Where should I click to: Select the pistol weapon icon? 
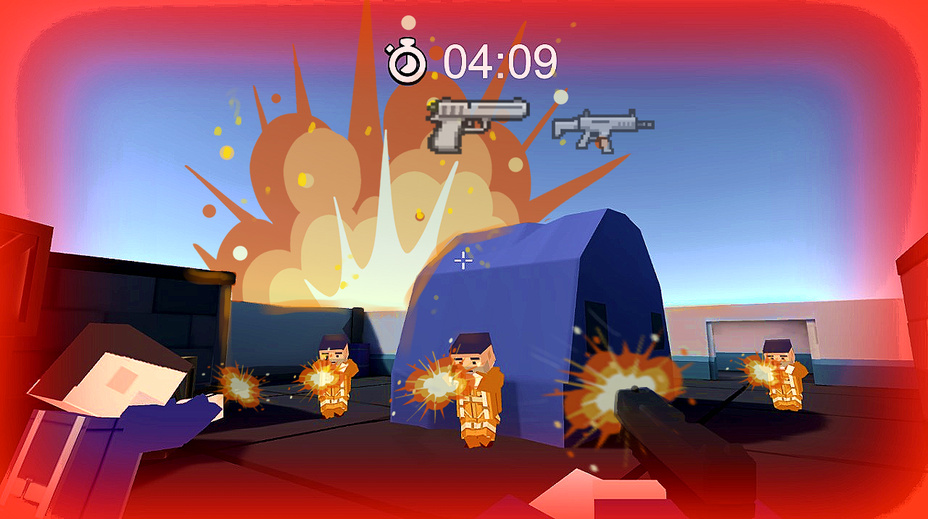[477, 120]
